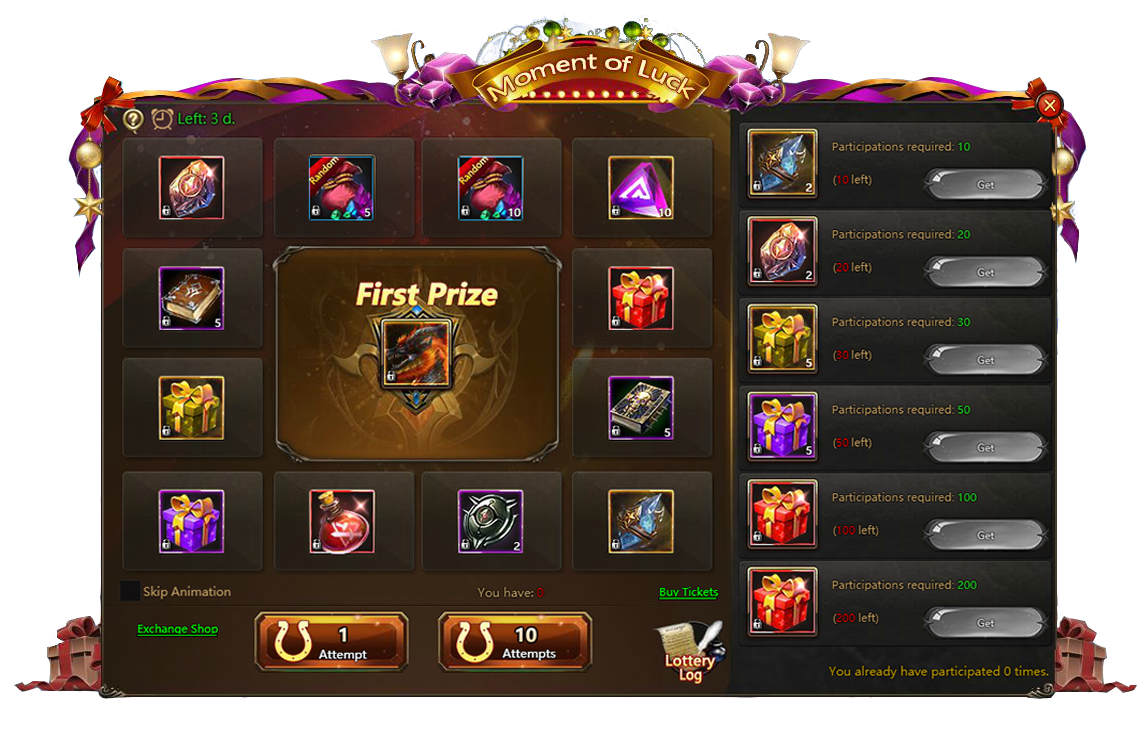Get the 30 participations reward
The image size is (1147, 738).
click(x=985, y=360)
